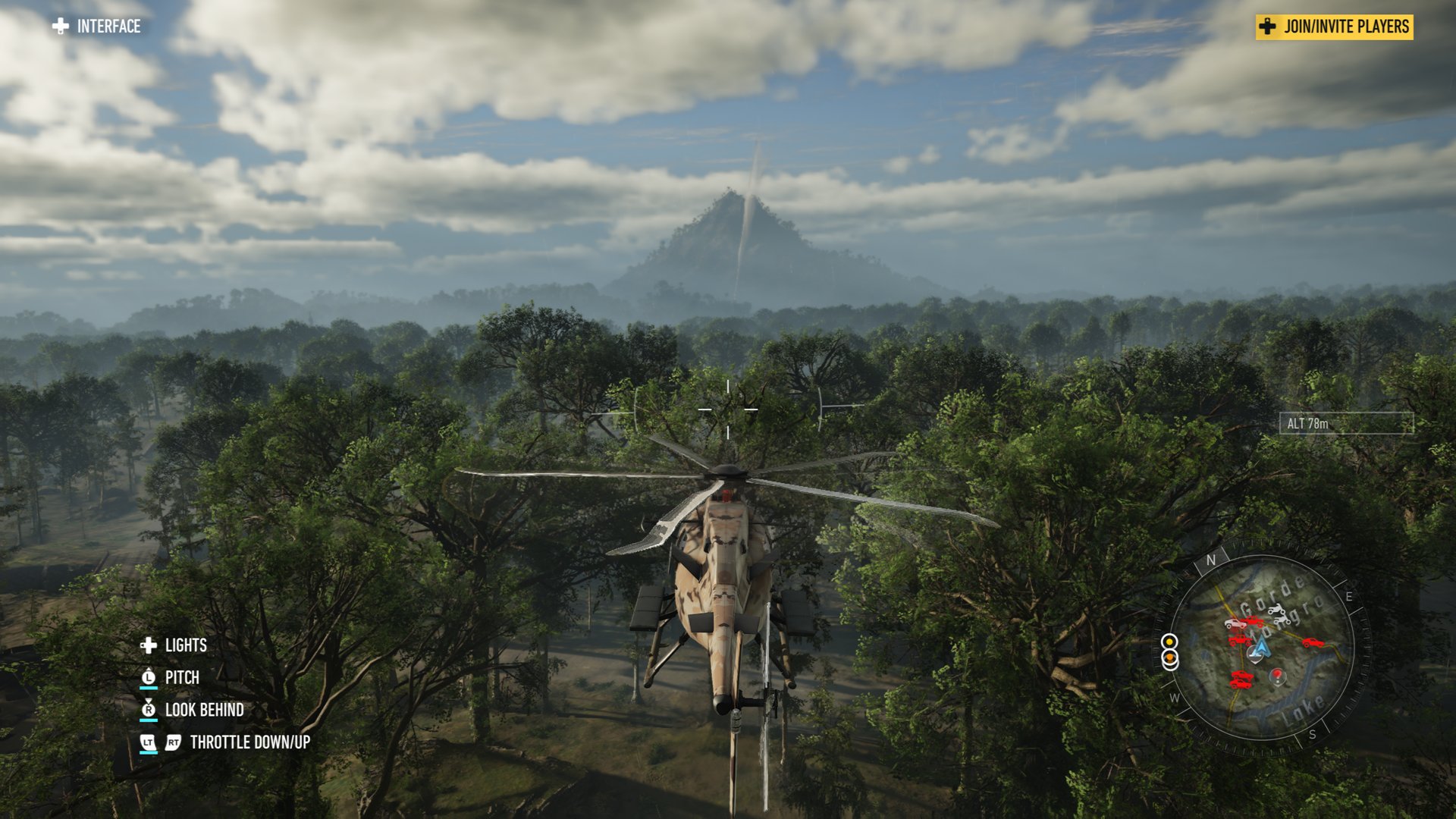Viewport: 1456px width, 819px height.
Task: Toggle the Interface option label
Action: pos(108,27)
